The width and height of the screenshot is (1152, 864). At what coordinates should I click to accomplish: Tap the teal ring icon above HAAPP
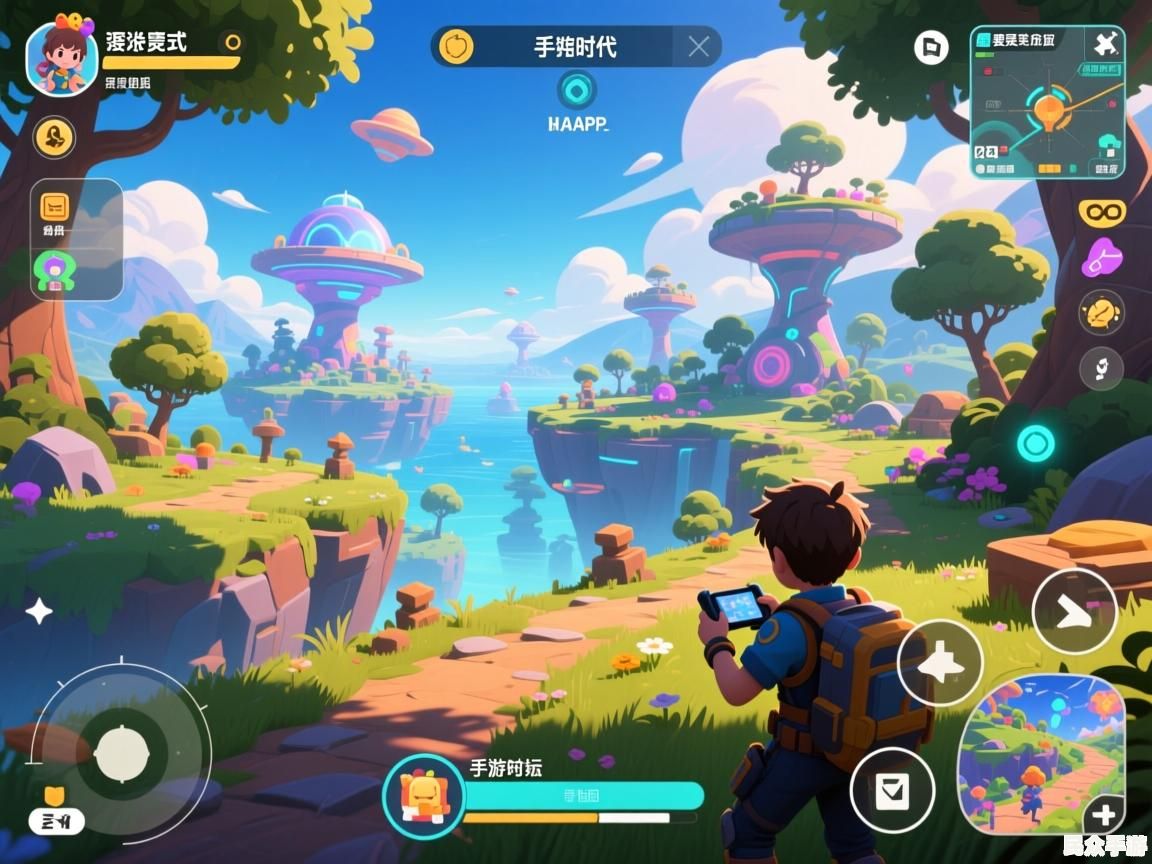click(576, 90)
